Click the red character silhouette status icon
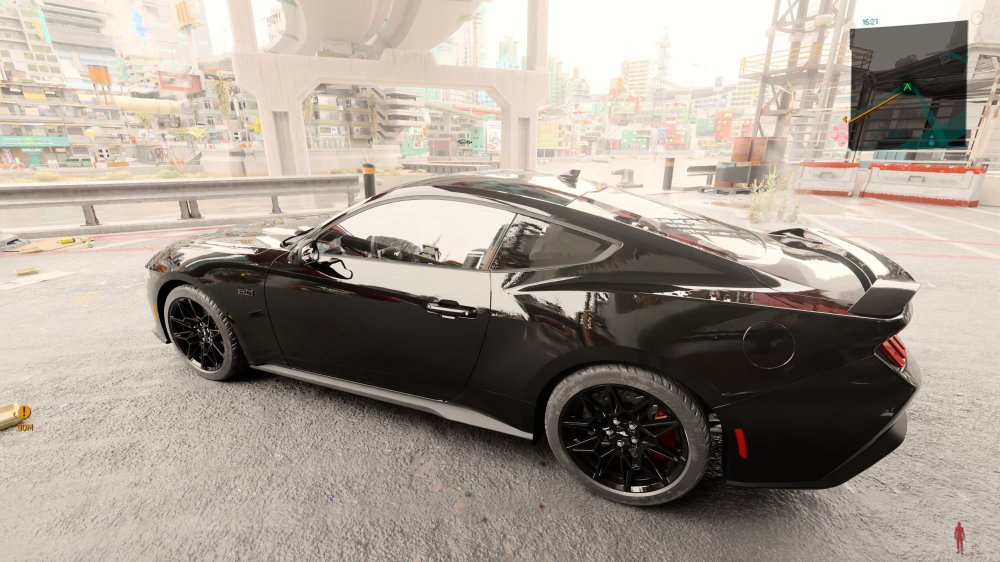1000x562 pixels. coord(959,537)
